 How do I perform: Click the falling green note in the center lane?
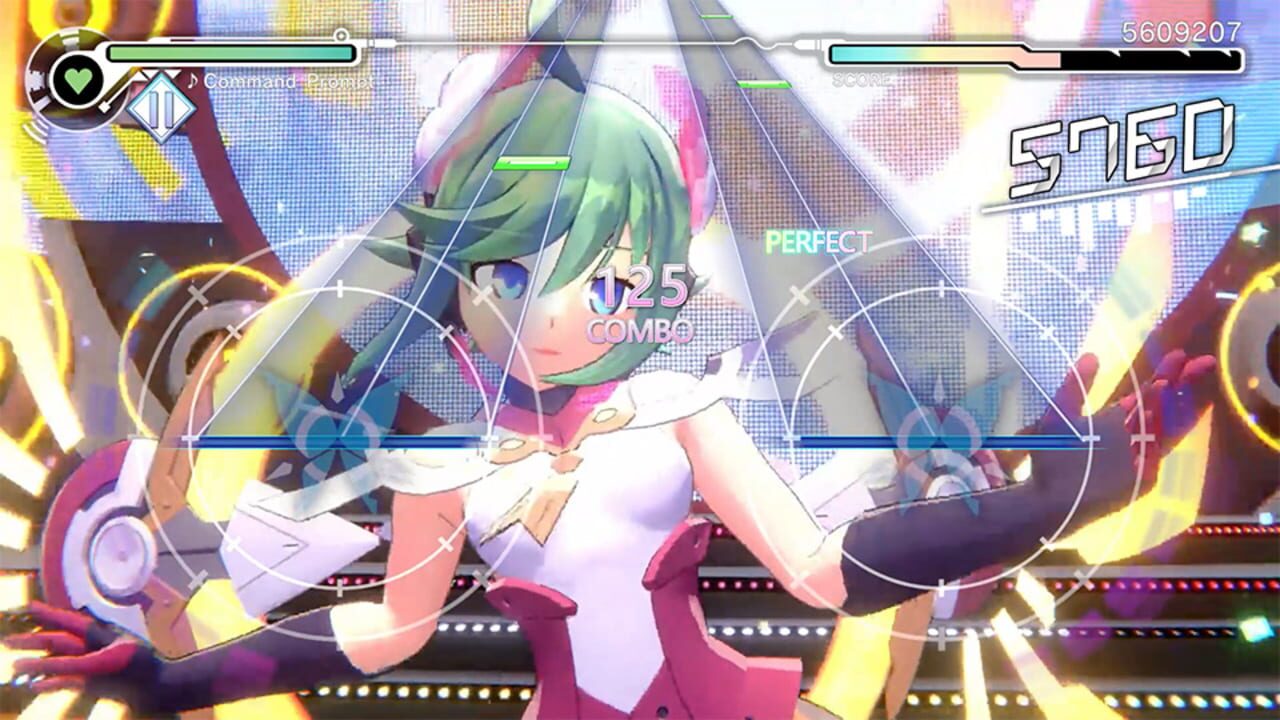pos(715,16)
